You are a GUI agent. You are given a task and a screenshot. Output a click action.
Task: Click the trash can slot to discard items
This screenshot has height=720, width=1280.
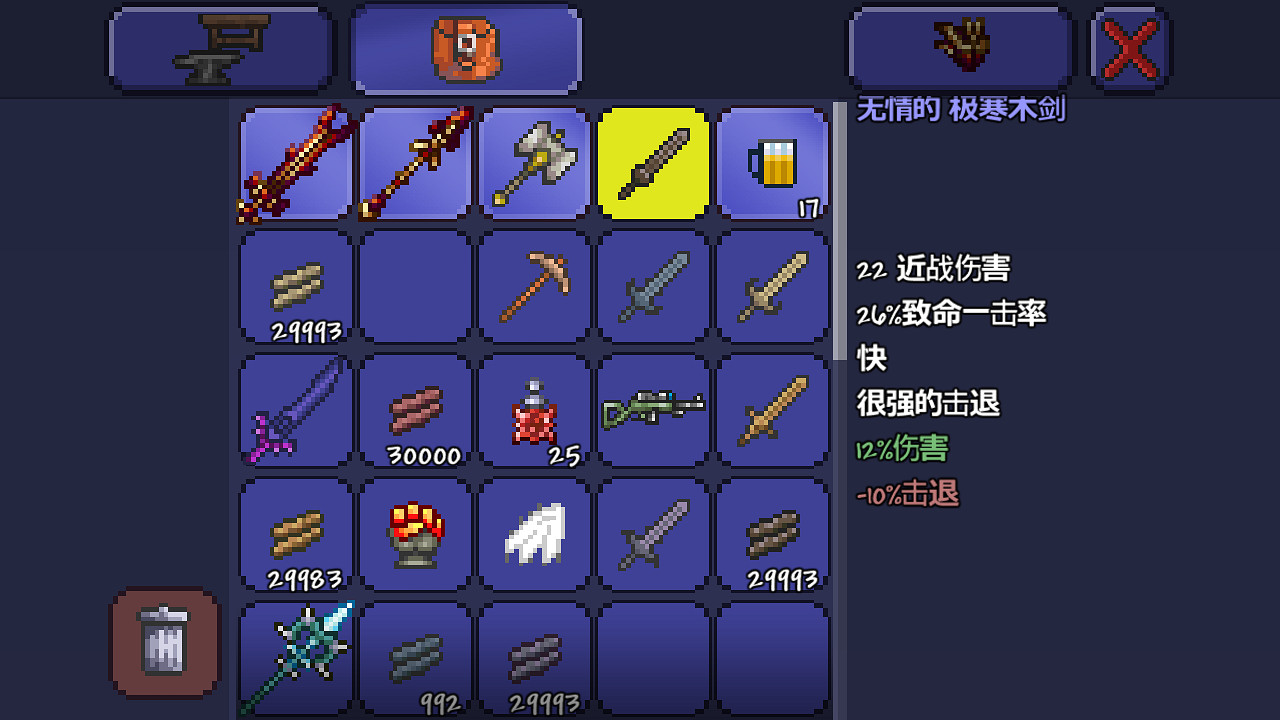[x=163, y=641]
